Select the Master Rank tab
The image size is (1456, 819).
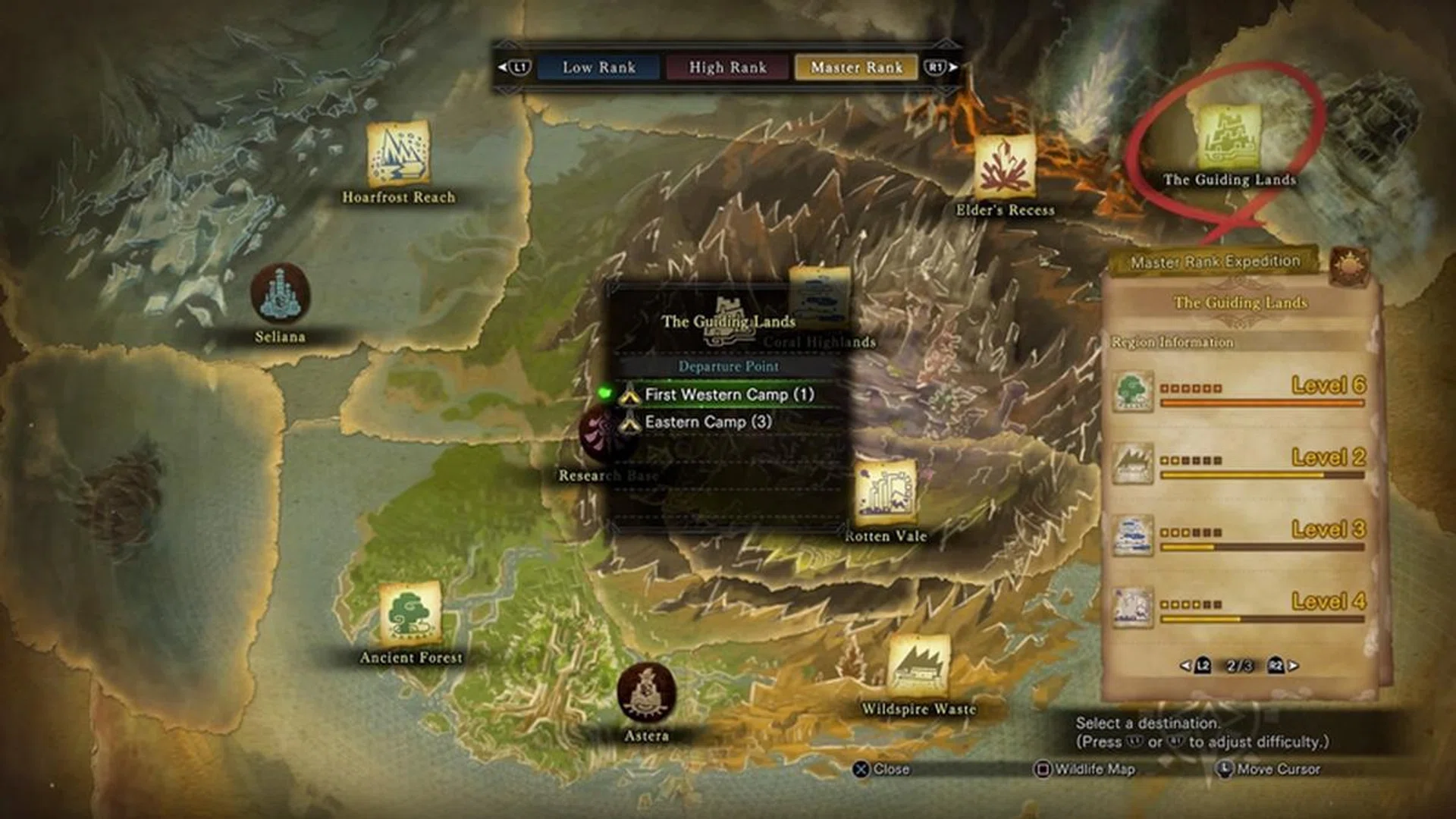856,67
